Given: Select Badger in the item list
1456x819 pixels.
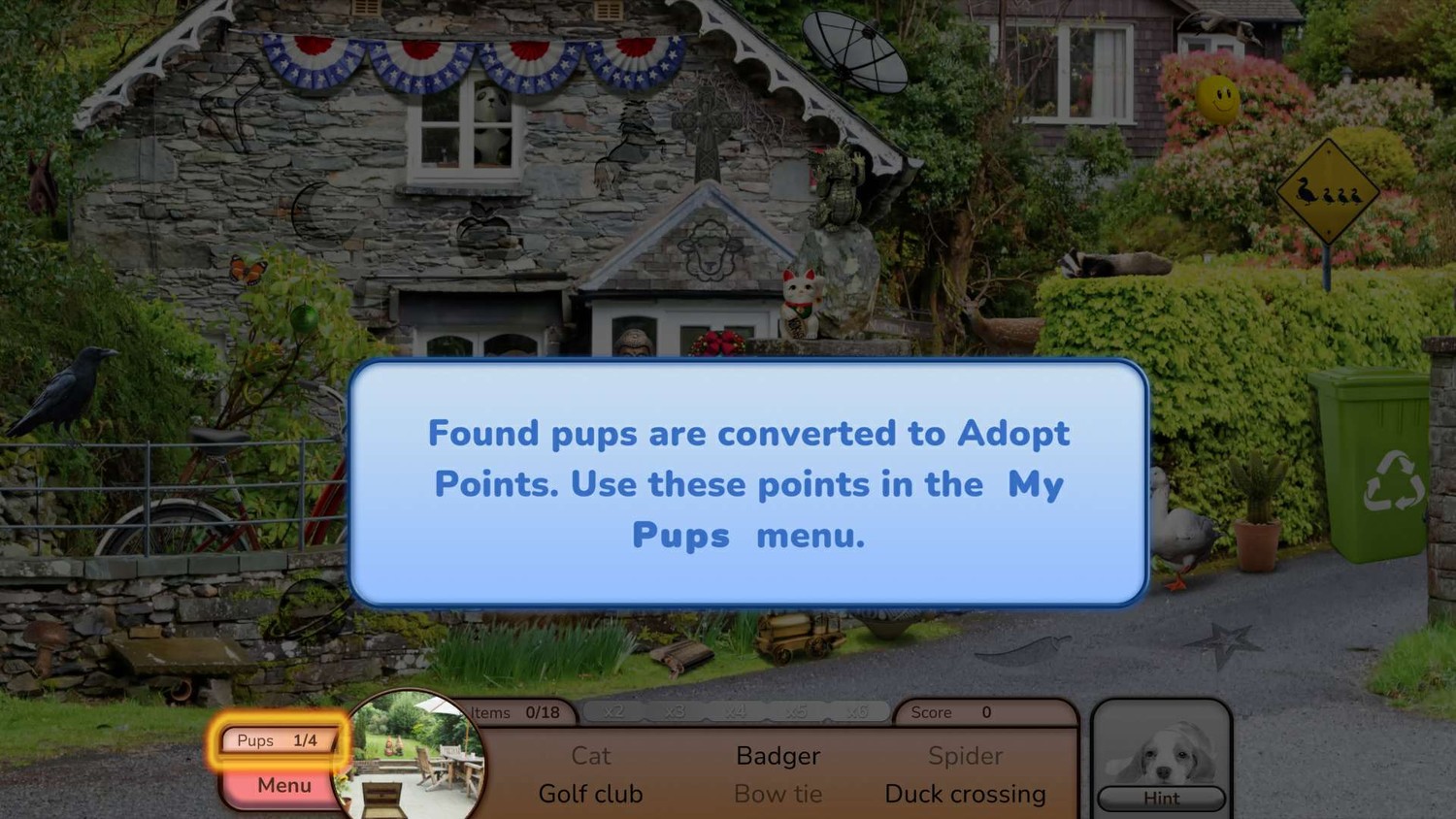Looking at the screenshot, I should [778, 756].
